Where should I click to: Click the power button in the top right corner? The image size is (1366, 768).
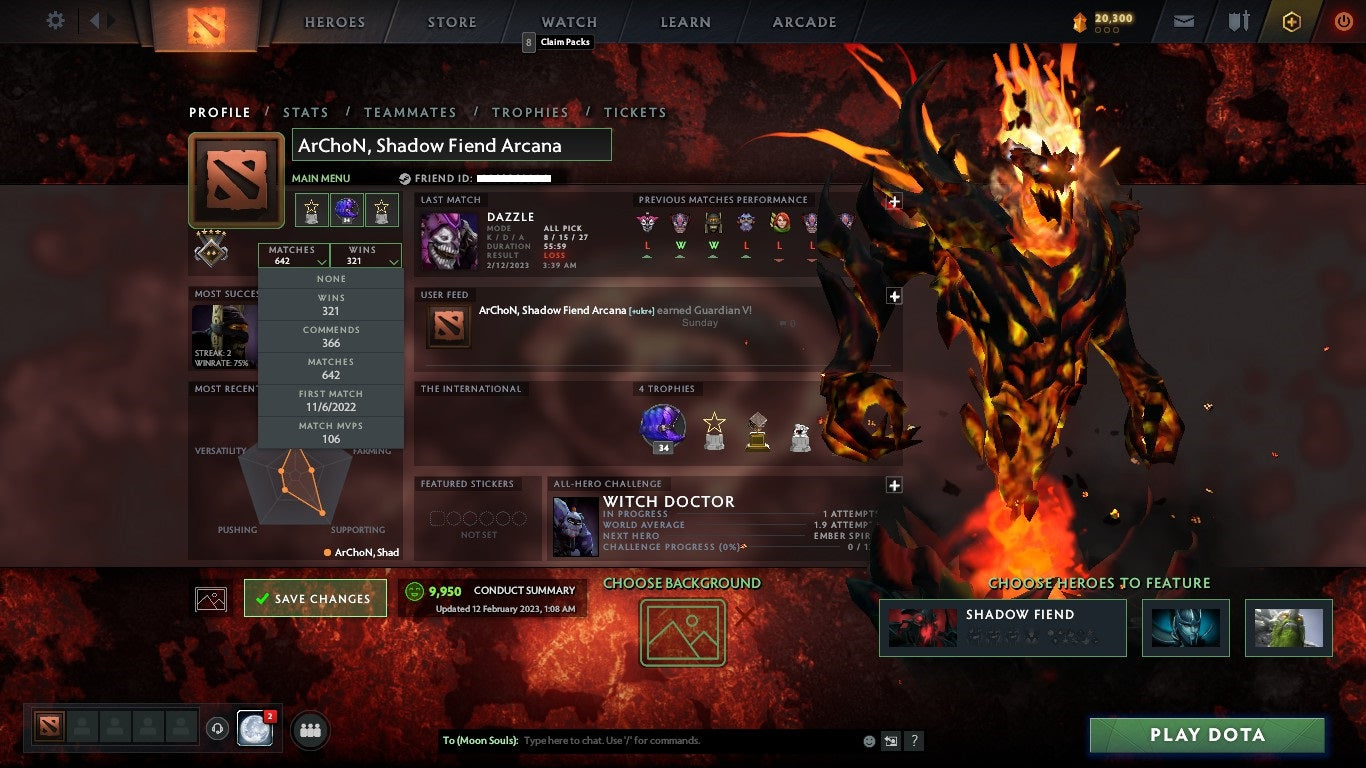click(x=1344, y=20)
